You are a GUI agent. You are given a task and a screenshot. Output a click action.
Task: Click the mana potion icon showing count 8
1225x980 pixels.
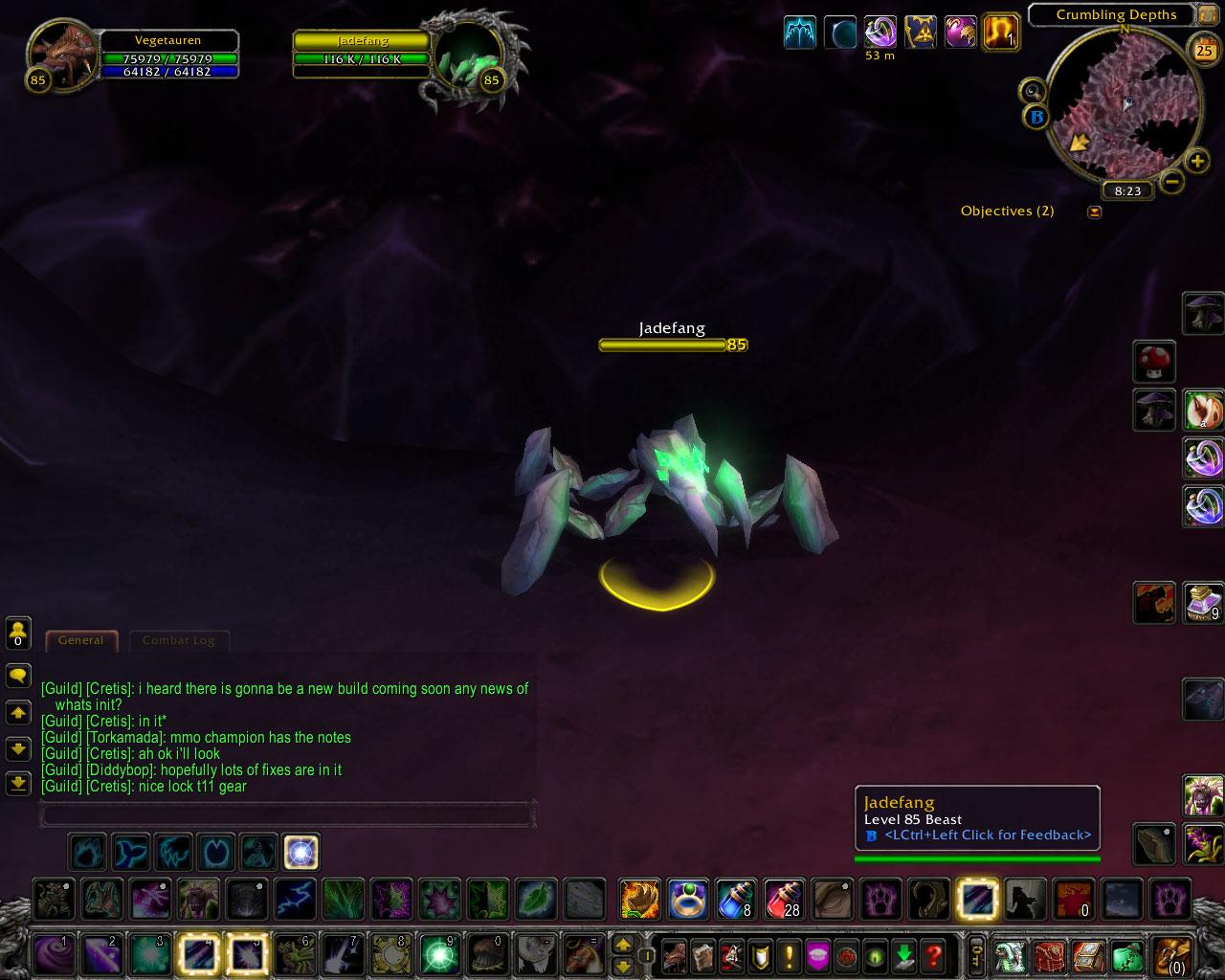pos(735,900)
